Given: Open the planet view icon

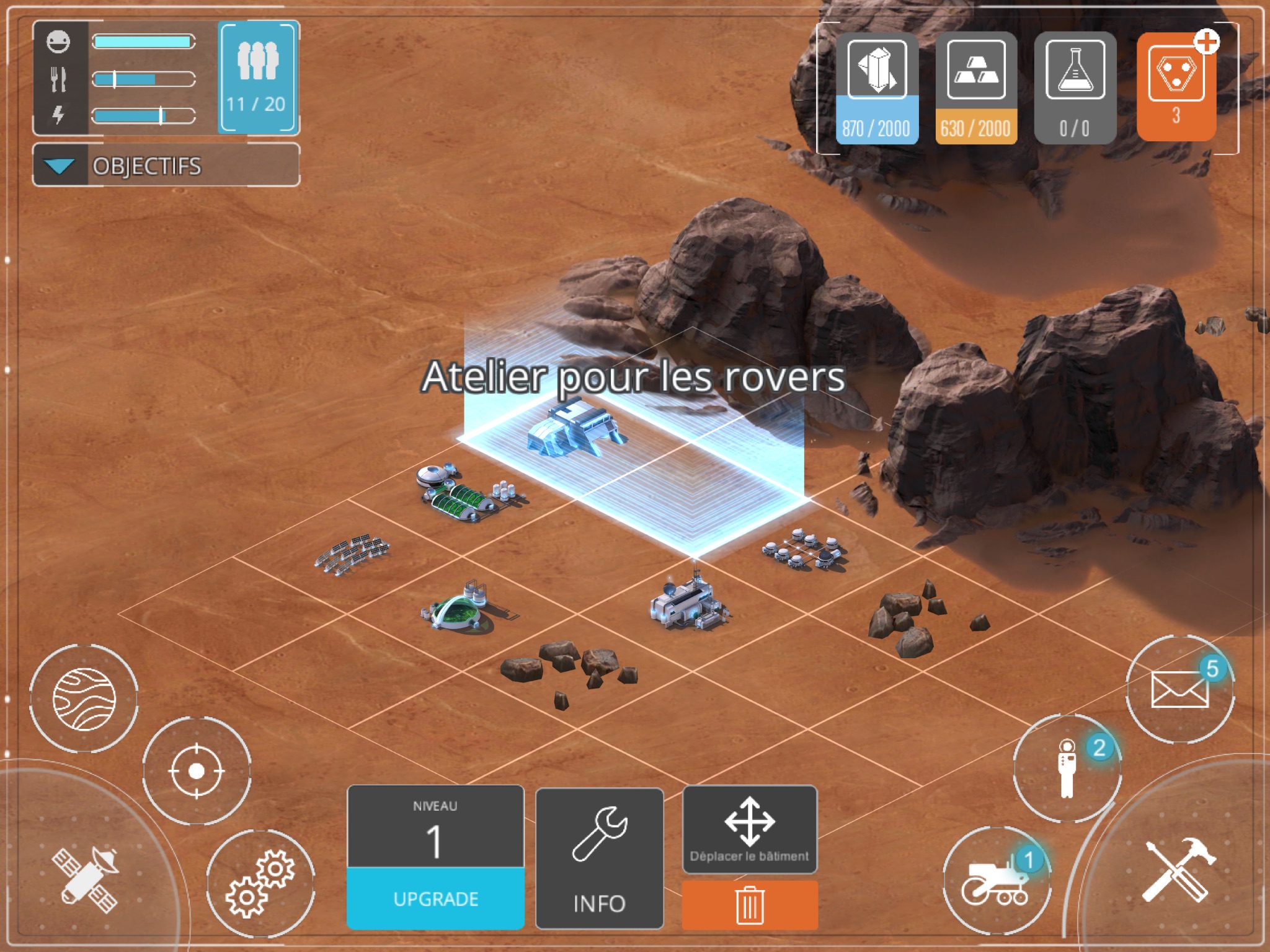Looking at the screenshot, I should 84,699.
